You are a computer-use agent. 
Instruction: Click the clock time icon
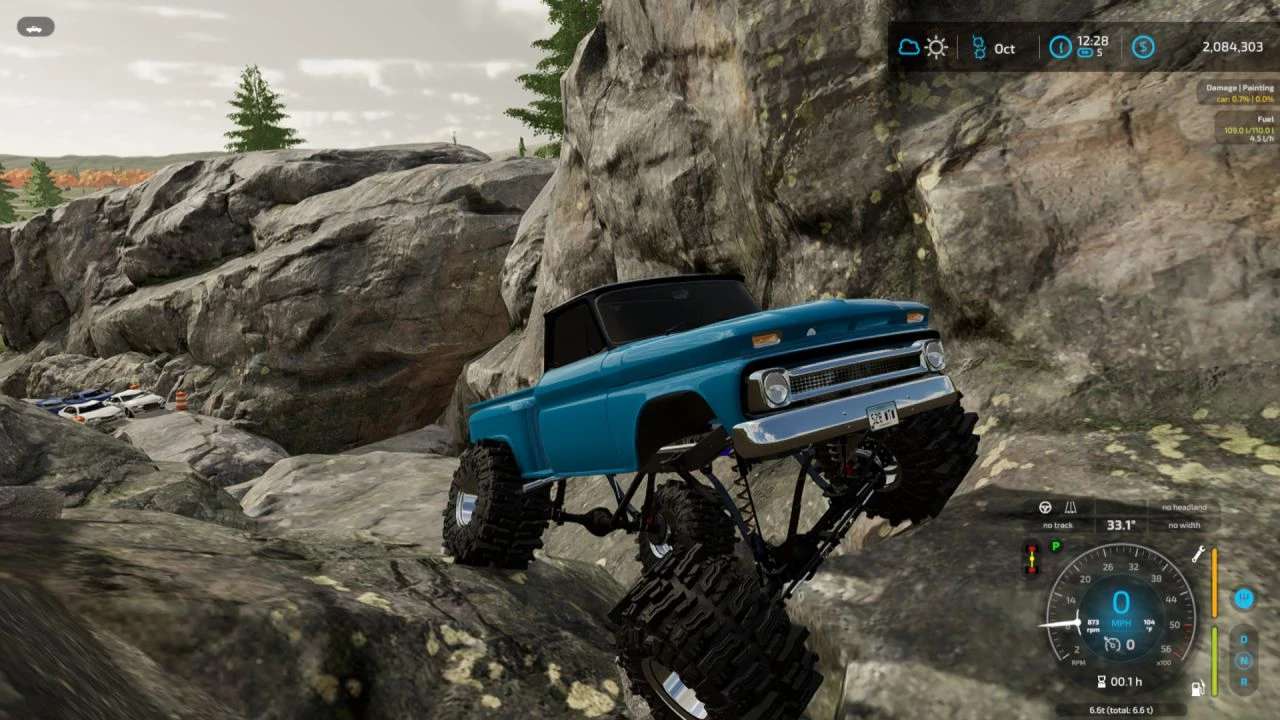[x=1060, y=47]
